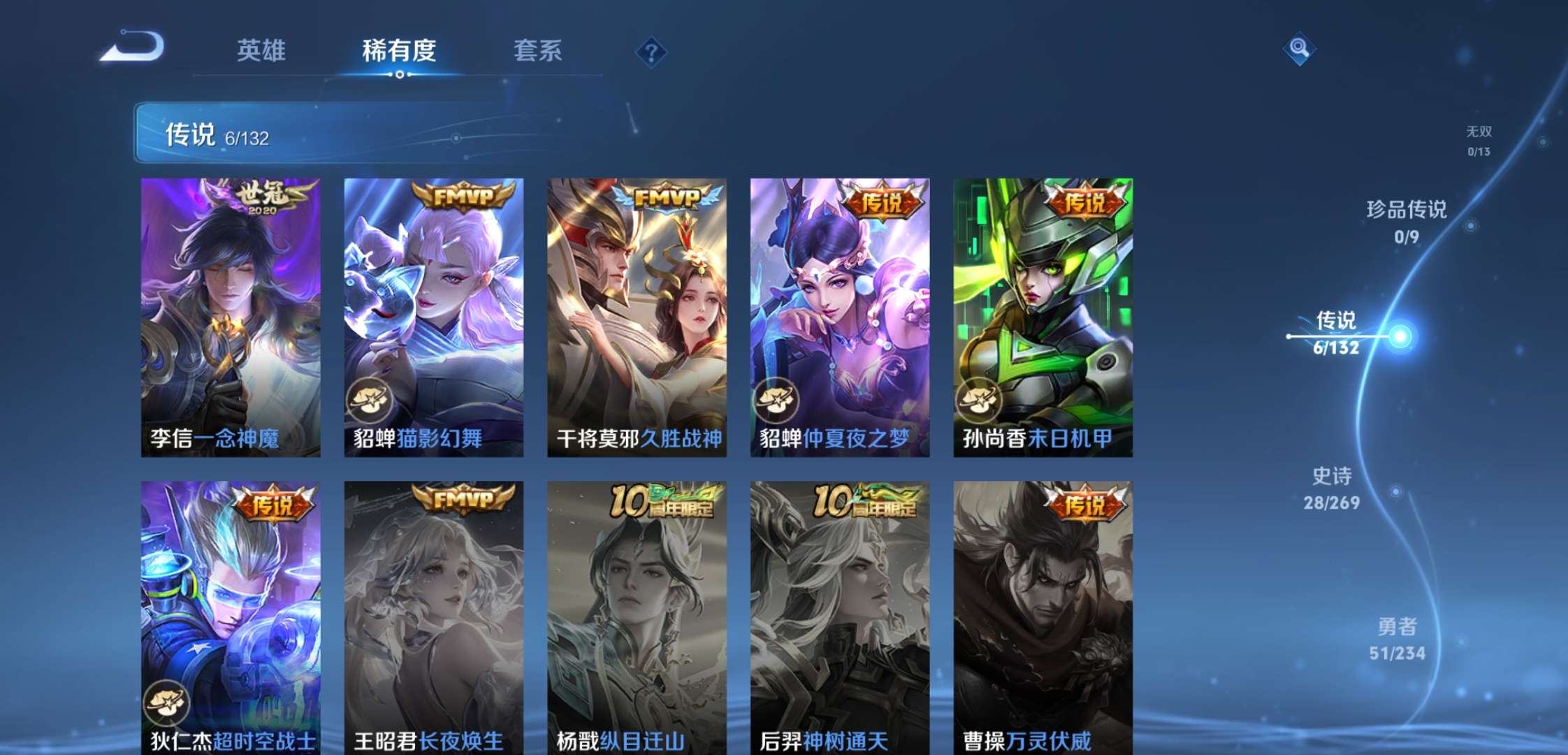
Task: Switch to the 英雄 tab
Action: point(261,50)
